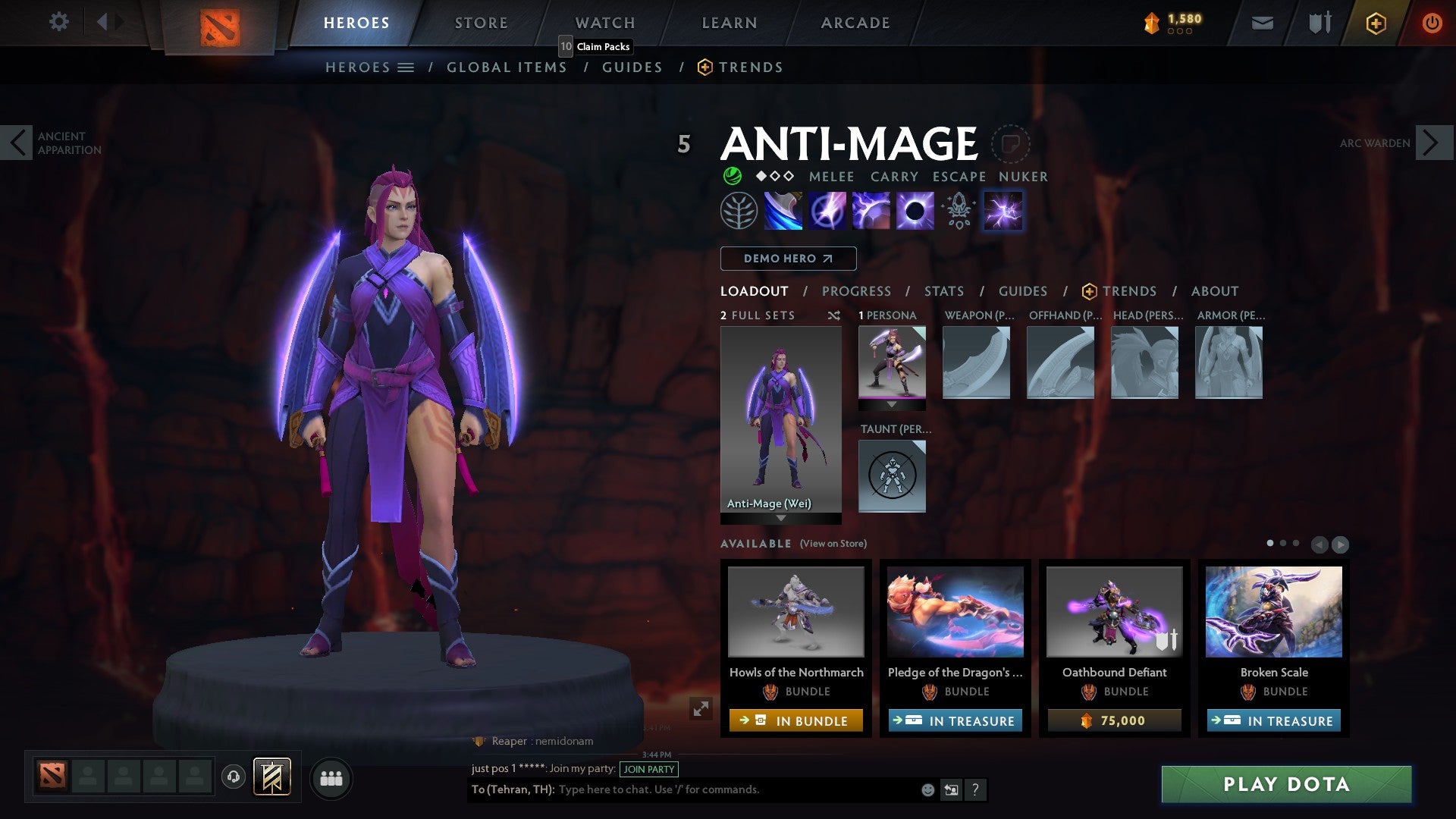The height and width of the screenshot is (819, 1456).
Task: Select the Blink ability icon
Action: (828, 210)
